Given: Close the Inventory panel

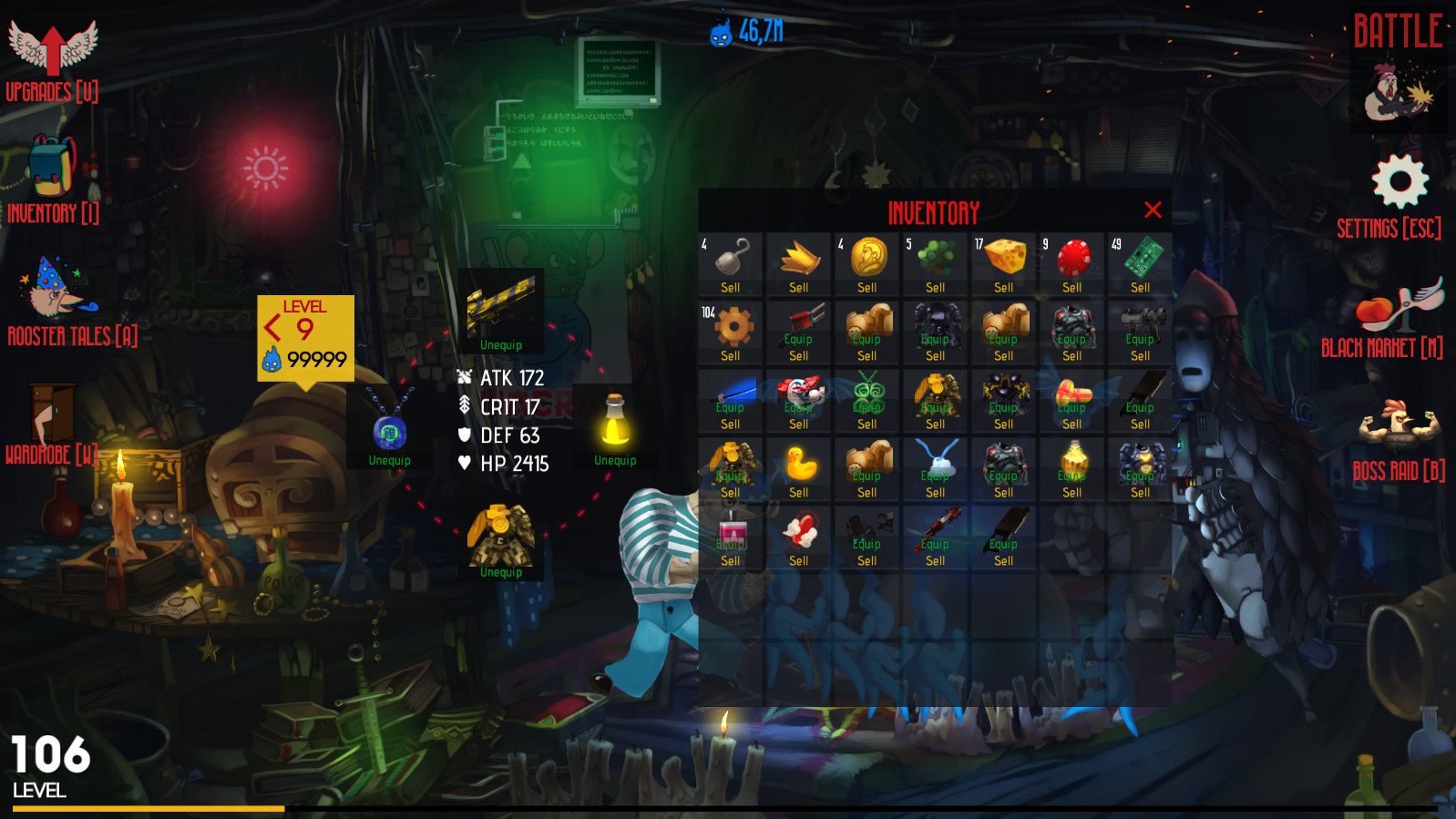Looking at the screenshot, I should [1153, 210].
